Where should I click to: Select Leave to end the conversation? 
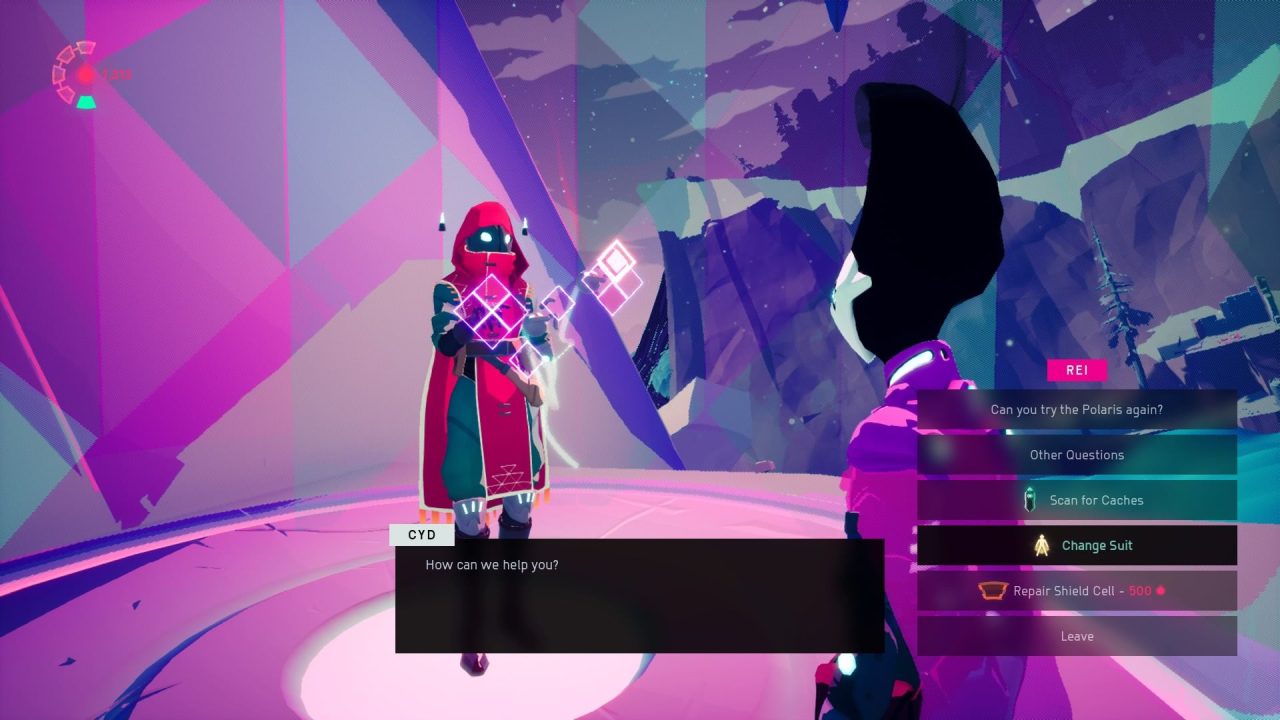1077,636
